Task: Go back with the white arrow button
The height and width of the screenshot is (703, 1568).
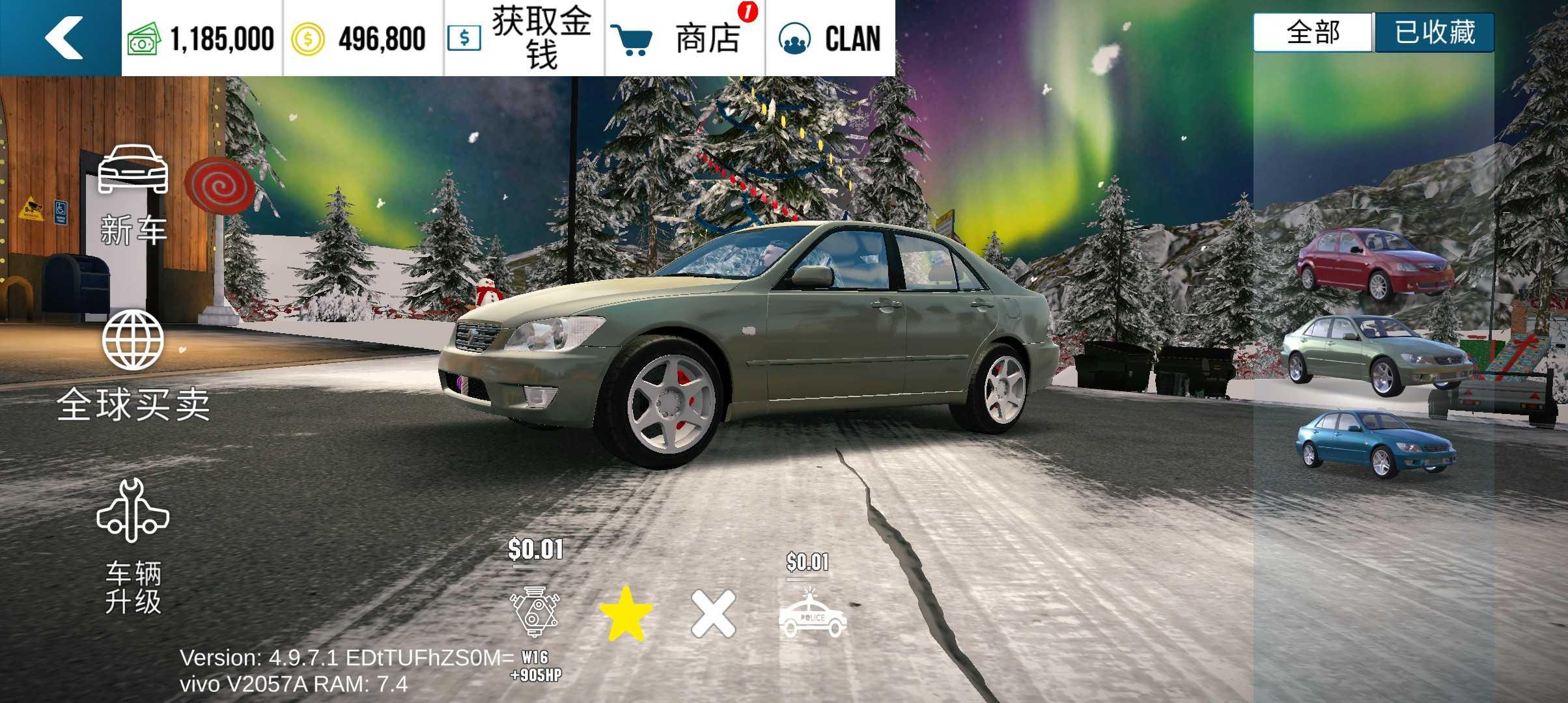Action: pyautogui.click(x=63, y=38)
